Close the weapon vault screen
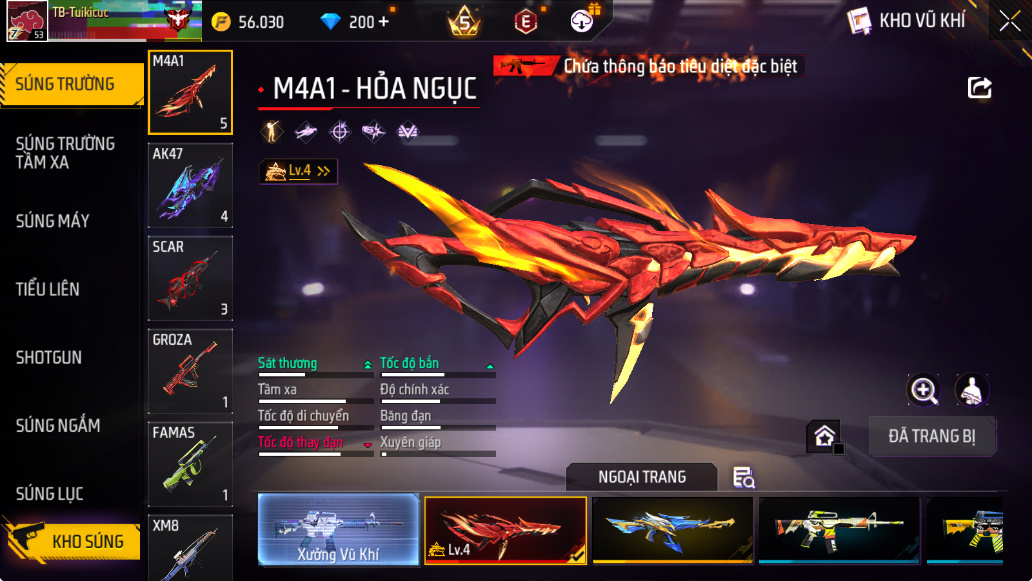The width and height of the screenshot is (1032, 581). [x=1009, y=21]
